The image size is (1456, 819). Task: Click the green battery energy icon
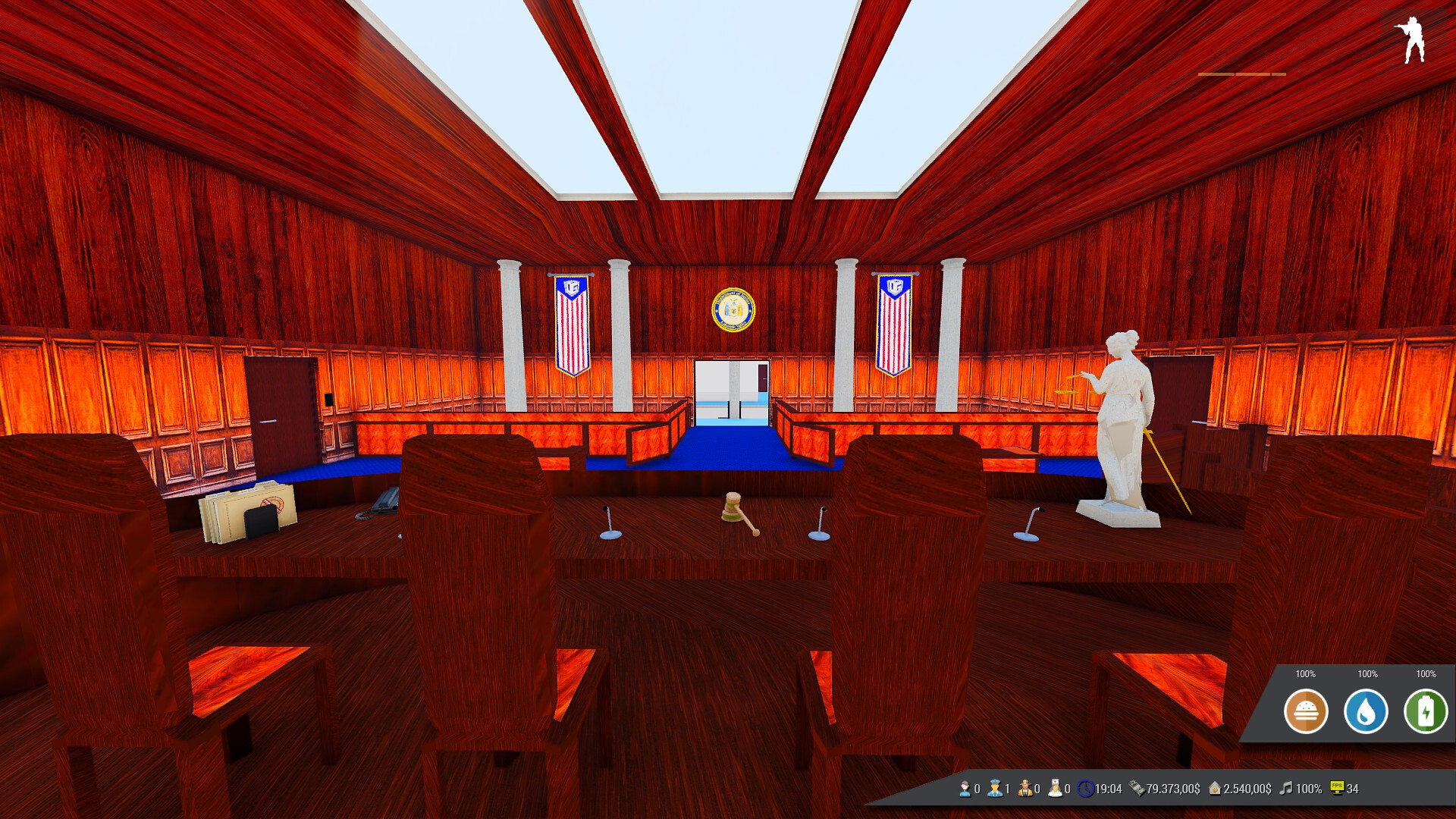pos(1426,711)
